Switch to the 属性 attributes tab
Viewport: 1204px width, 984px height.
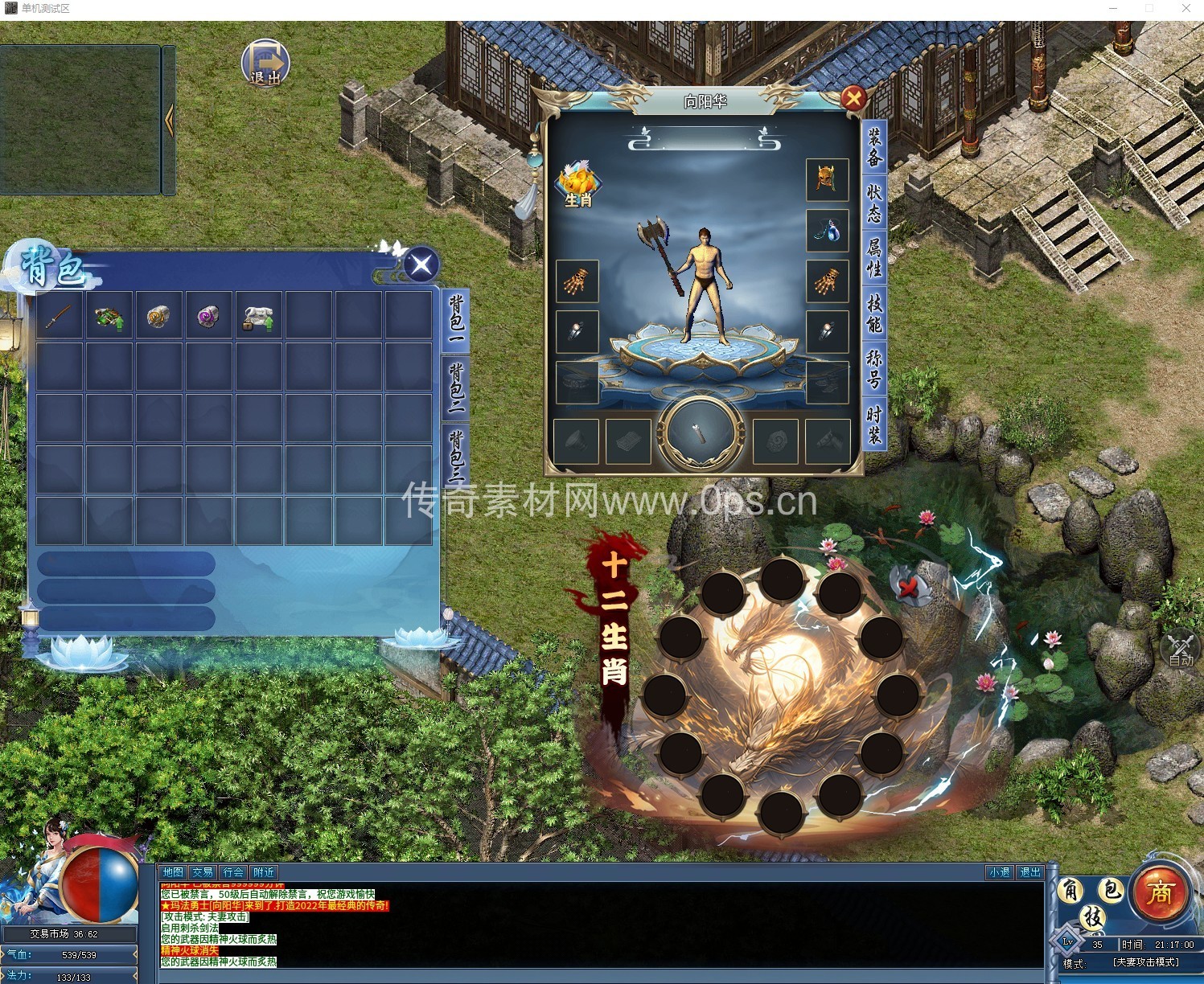point(873,256)
